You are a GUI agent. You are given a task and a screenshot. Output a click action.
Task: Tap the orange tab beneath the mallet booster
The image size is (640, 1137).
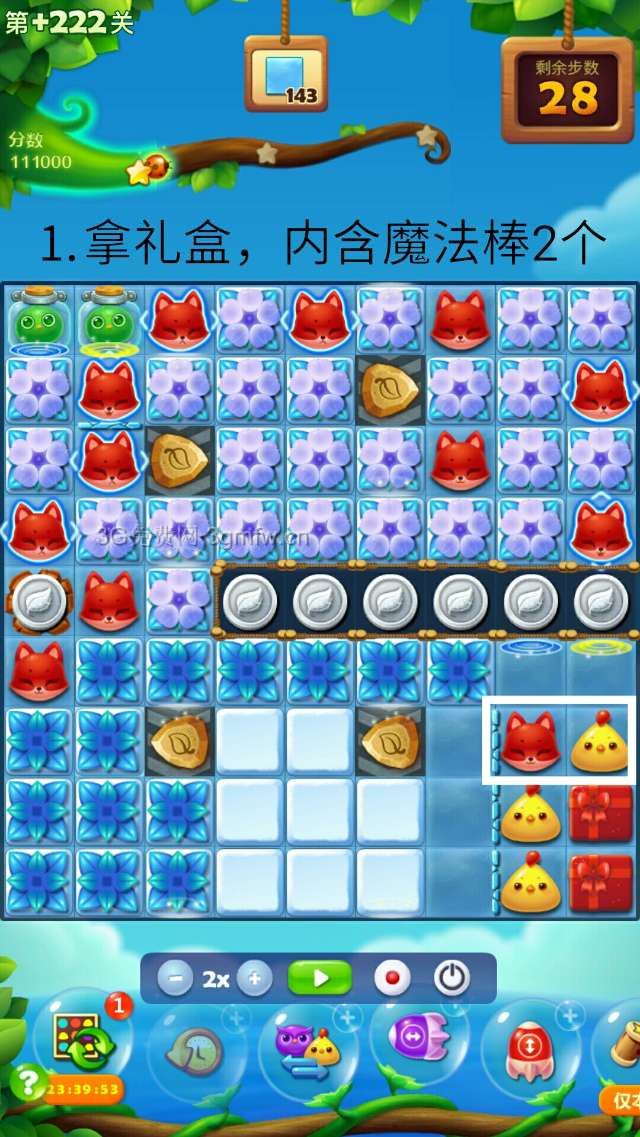[622, 1100]
